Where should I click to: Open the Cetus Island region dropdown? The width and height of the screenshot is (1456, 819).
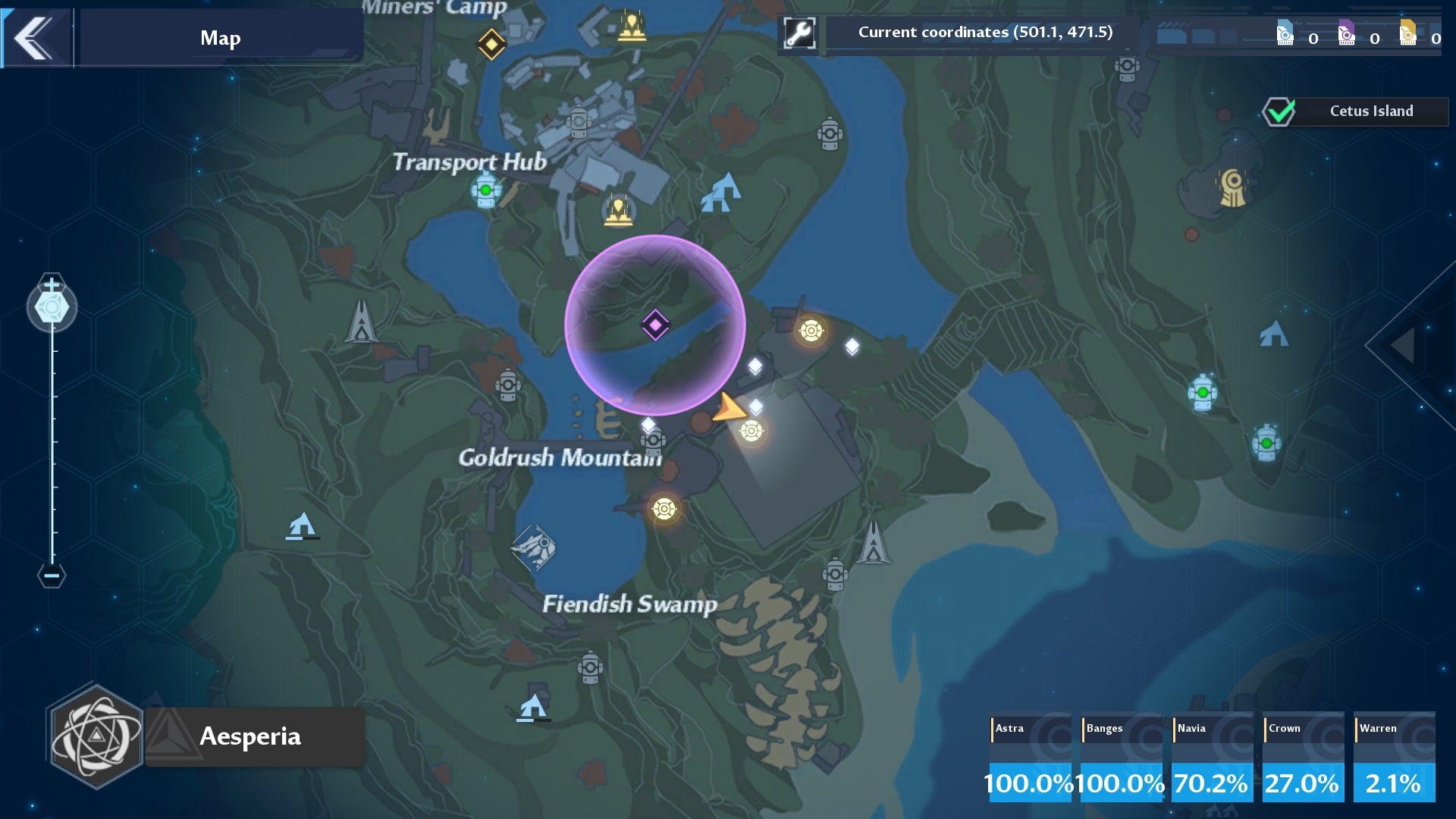pyautogui.click(x=1371, y=111)
